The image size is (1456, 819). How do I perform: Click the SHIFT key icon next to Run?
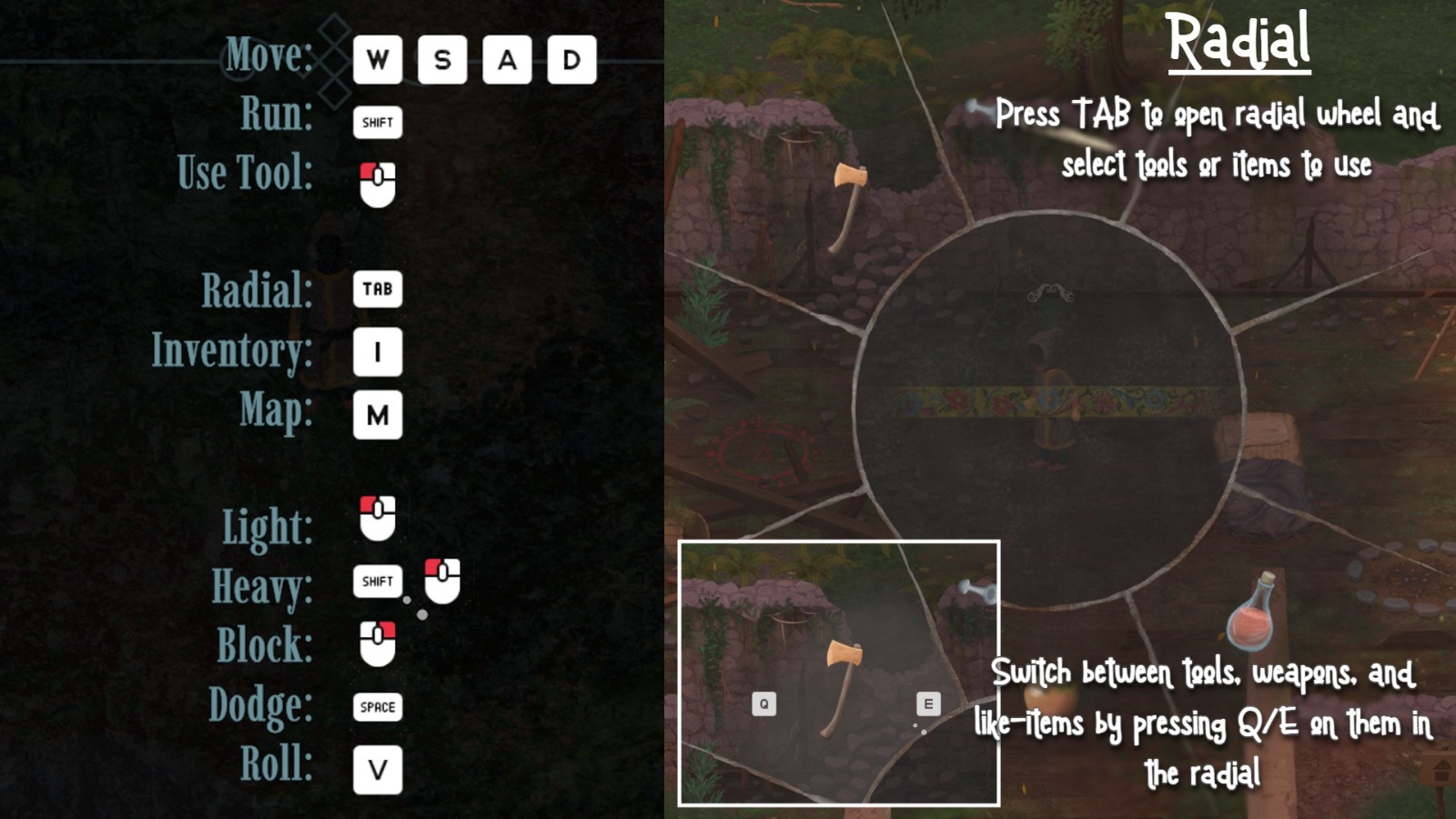(x=377, y=123)
